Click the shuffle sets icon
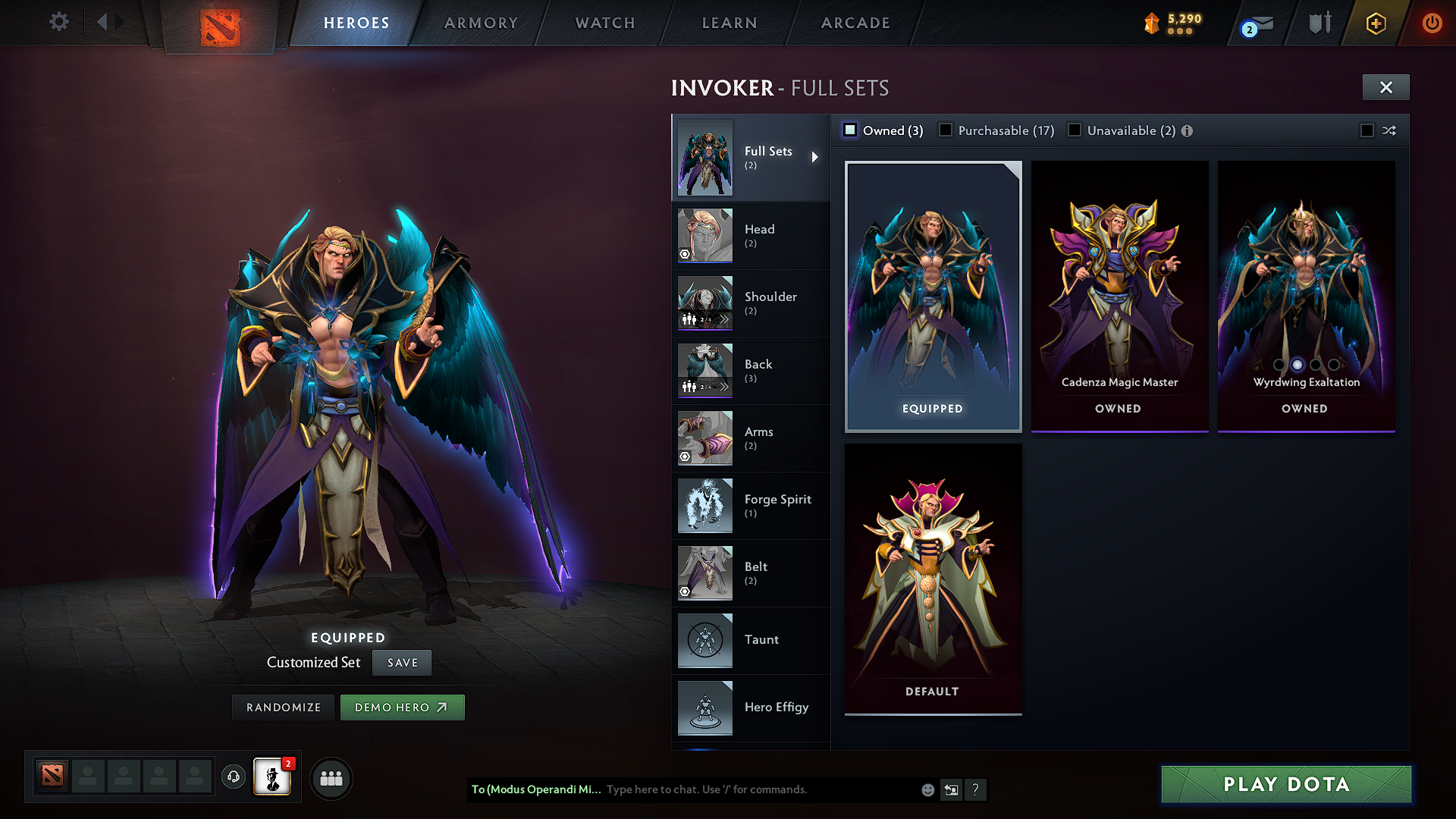The image size is (1456, 819). 1390,130
